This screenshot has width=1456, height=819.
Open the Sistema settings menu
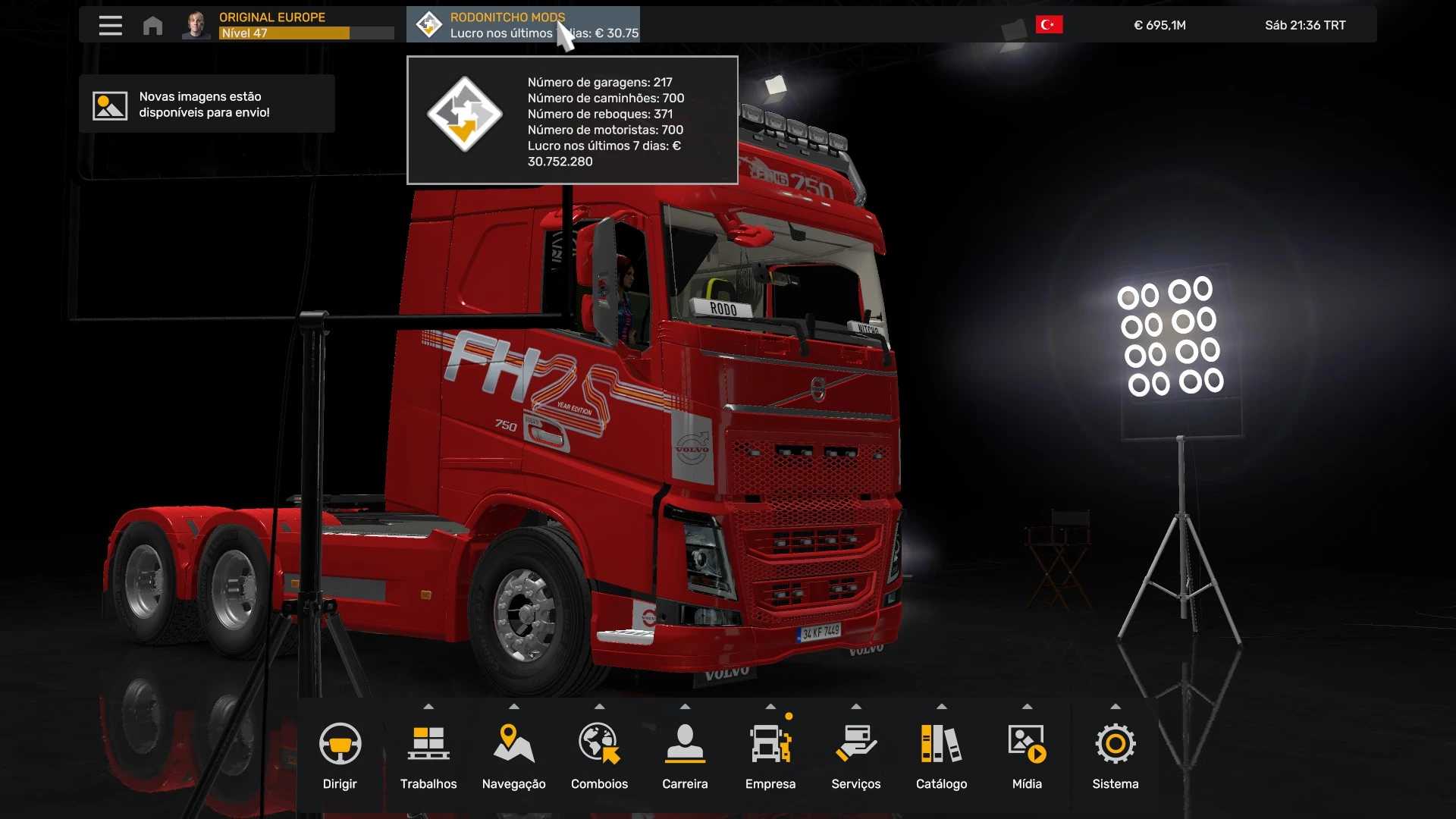coord(1115,755)
